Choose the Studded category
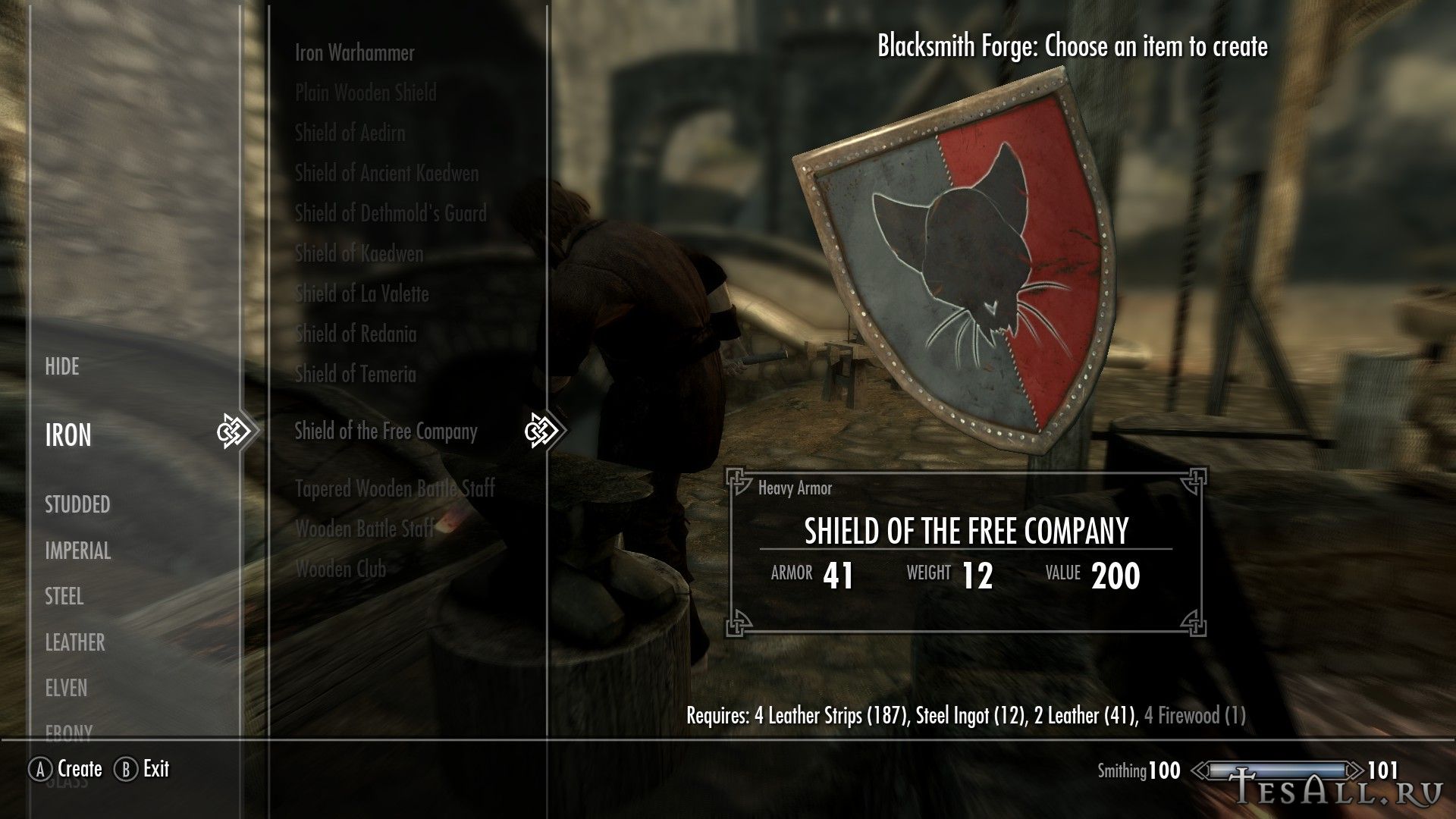 pyautogui.click(x=77, y=505)
